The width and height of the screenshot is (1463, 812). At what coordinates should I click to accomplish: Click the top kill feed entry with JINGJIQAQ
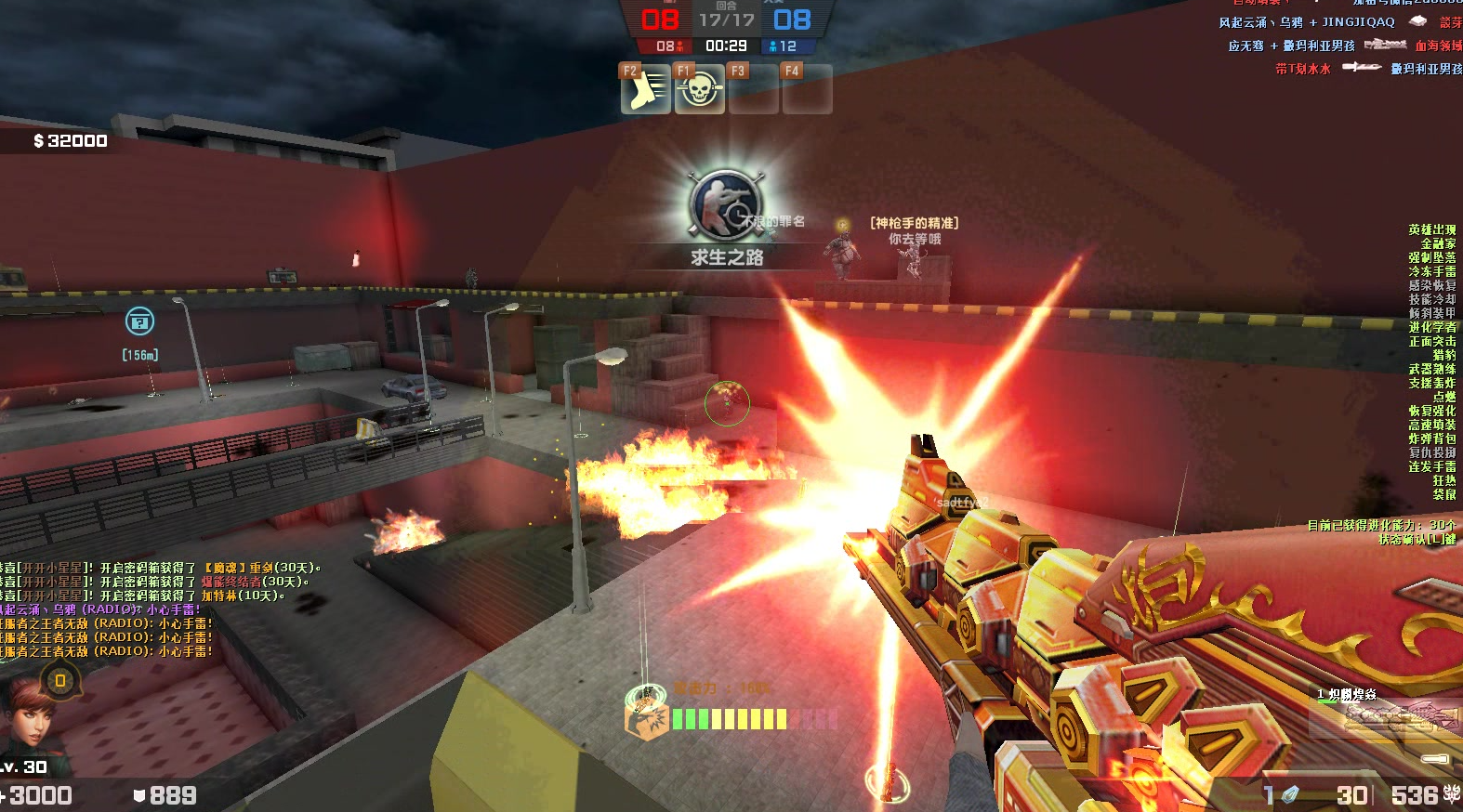click(1338, 22)
